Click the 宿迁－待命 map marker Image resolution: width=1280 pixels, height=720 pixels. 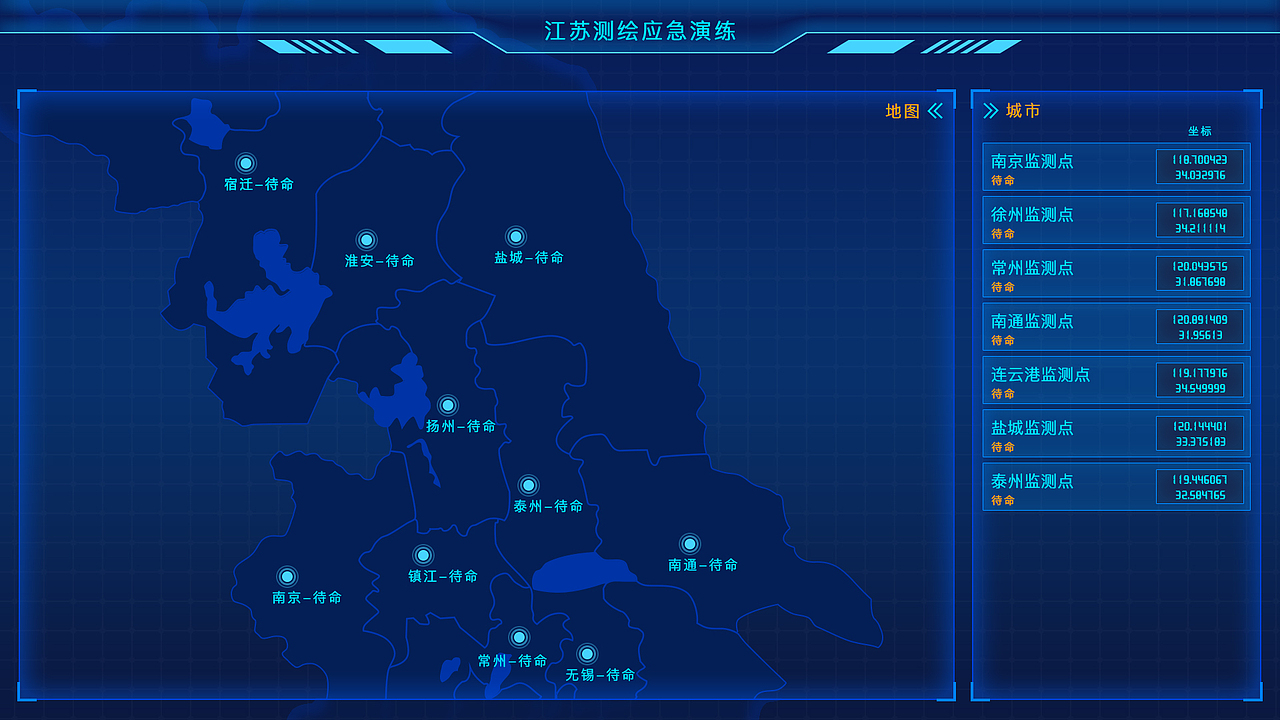click(x=246, y=163)
